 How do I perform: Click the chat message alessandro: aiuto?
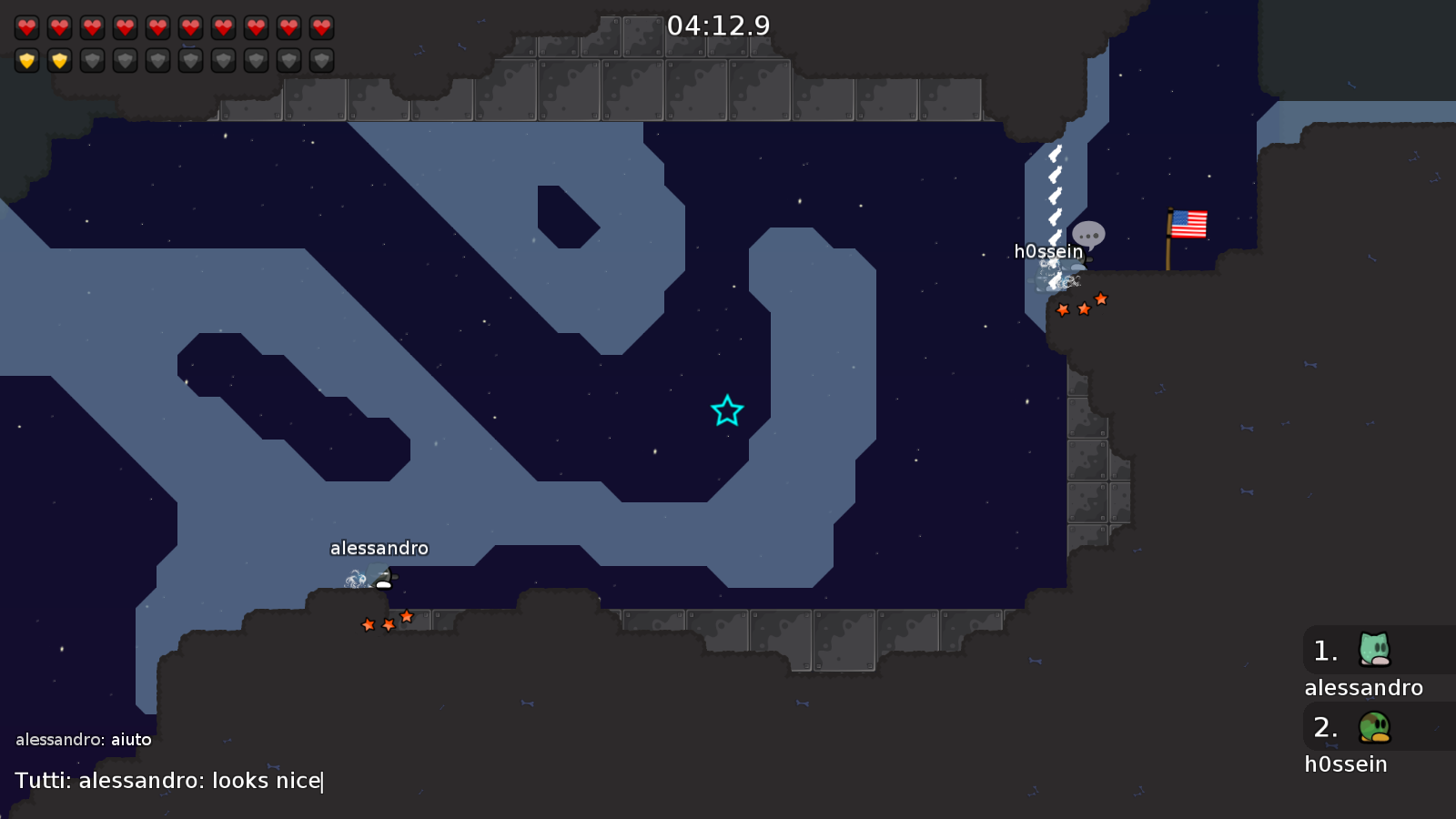85,739
